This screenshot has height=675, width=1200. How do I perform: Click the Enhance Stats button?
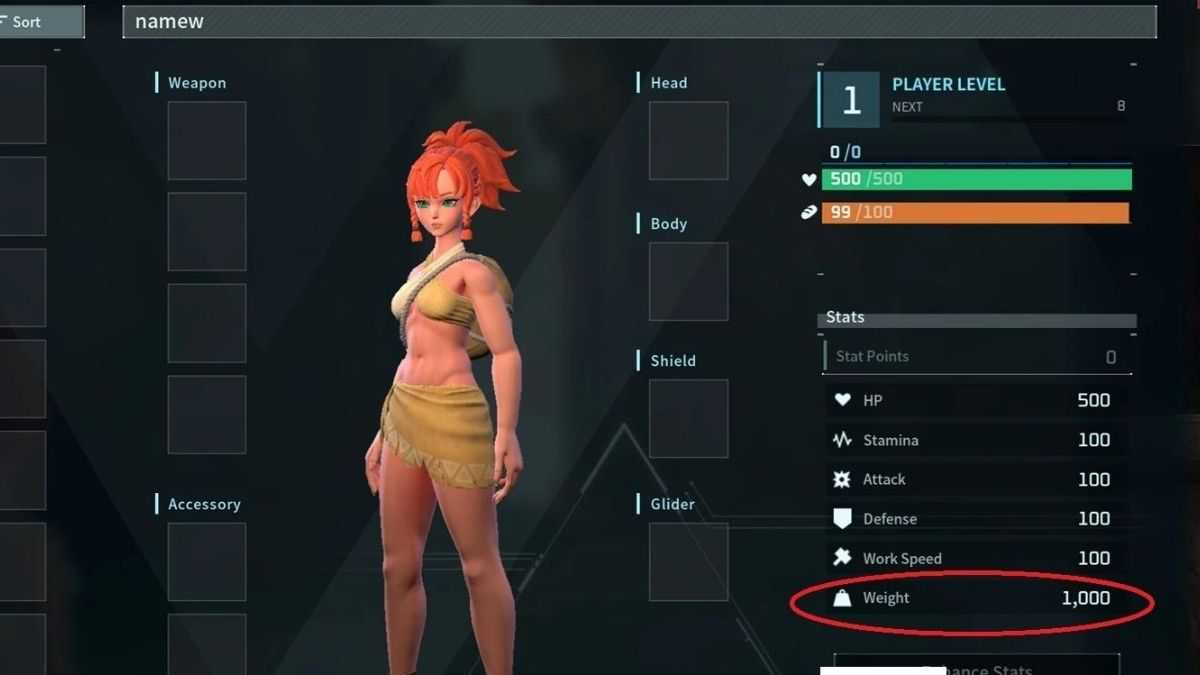[x=976, y=666]
